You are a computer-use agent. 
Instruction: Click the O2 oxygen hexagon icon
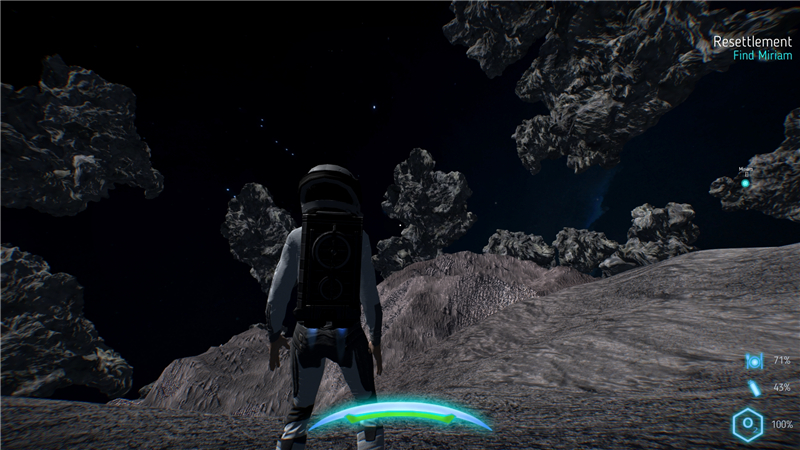748,425
